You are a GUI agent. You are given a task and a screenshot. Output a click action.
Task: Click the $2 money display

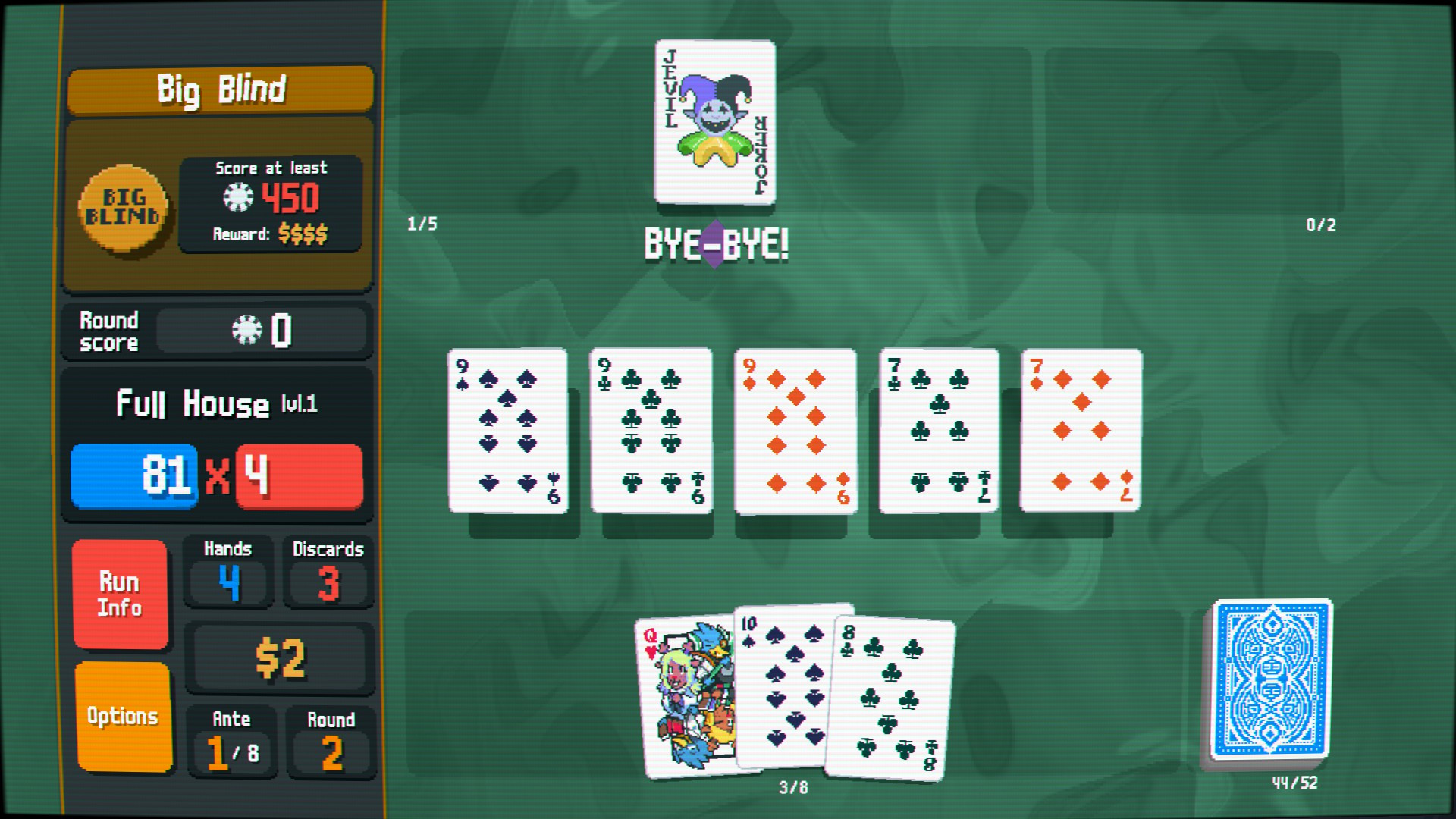tap(279, 657)
